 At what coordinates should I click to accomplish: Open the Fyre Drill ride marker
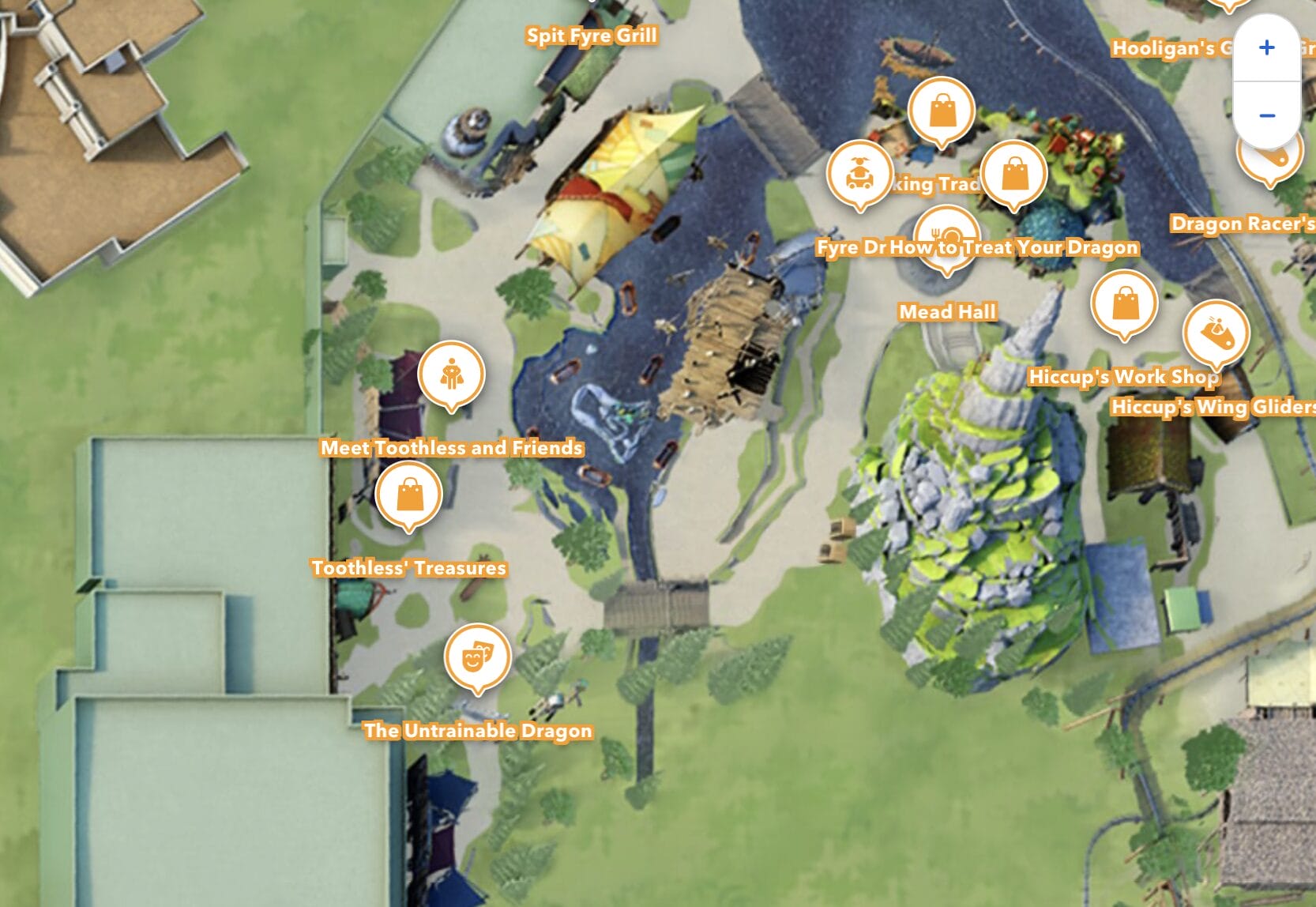click(859, 173)
